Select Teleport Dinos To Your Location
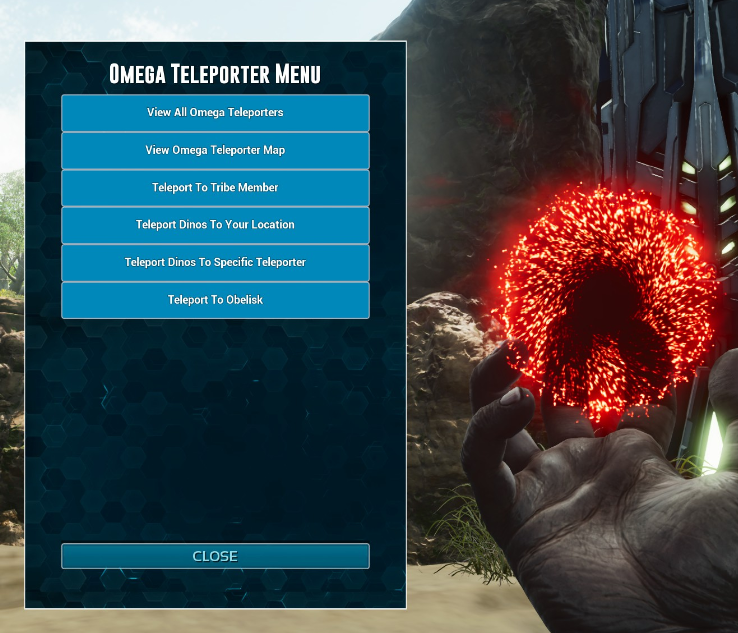Screen dimensions: 738x633 pos(215,225)
